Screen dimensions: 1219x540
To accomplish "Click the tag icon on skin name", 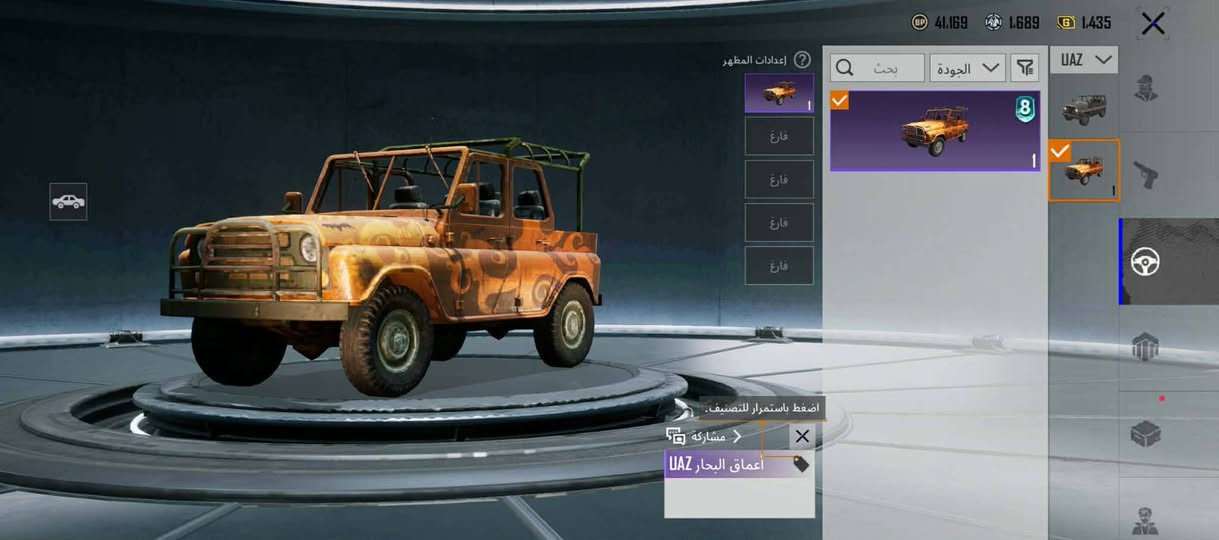I will pos(801,464).
